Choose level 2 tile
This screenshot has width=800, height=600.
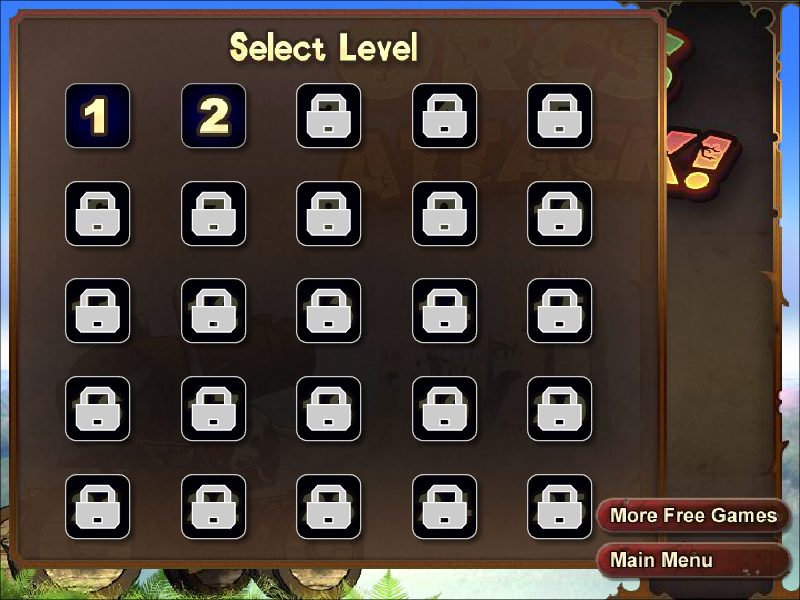tap(213, 116)
